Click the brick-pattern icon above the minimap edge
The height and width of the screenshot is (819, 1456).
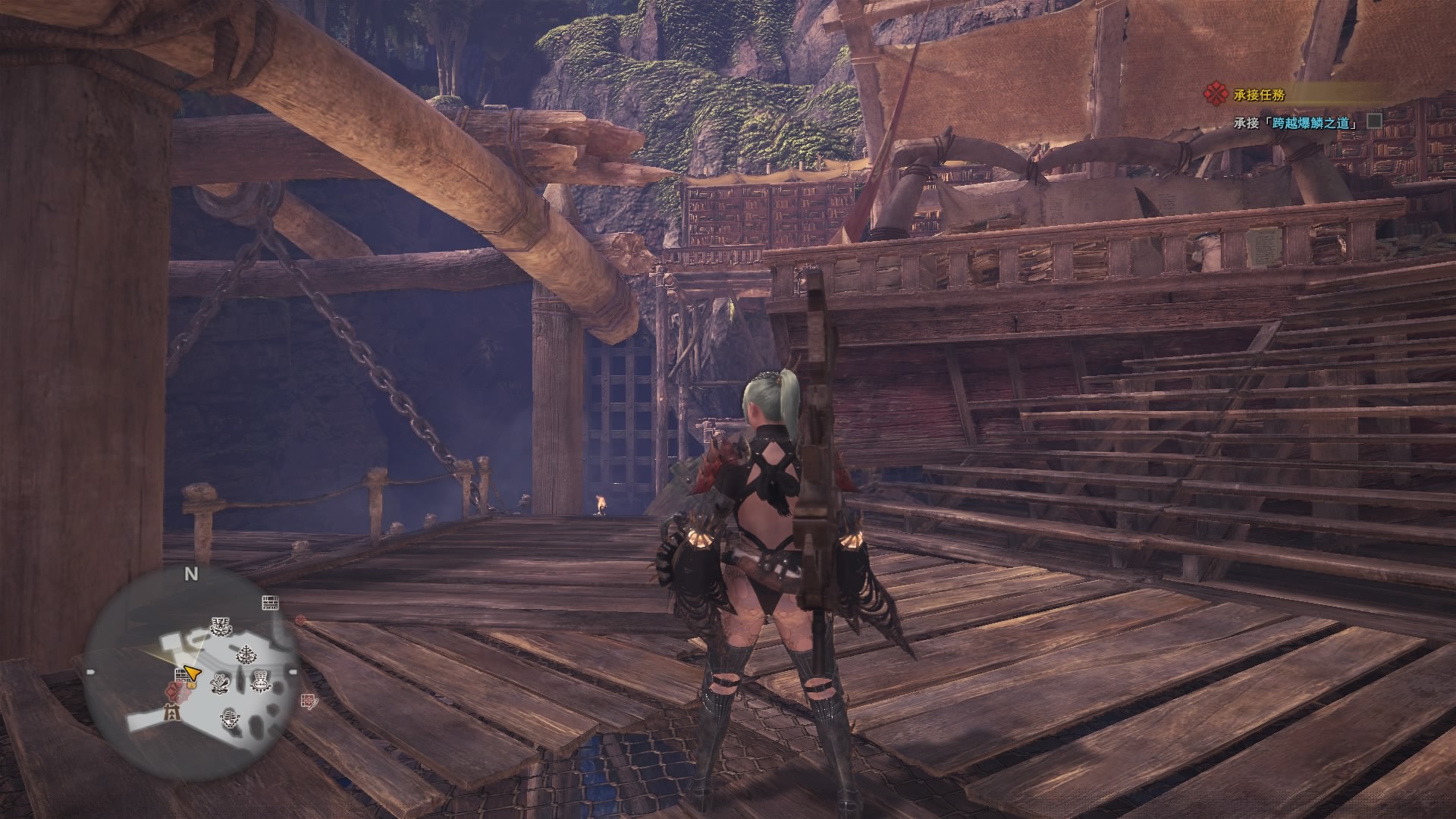tap(271, 603)
